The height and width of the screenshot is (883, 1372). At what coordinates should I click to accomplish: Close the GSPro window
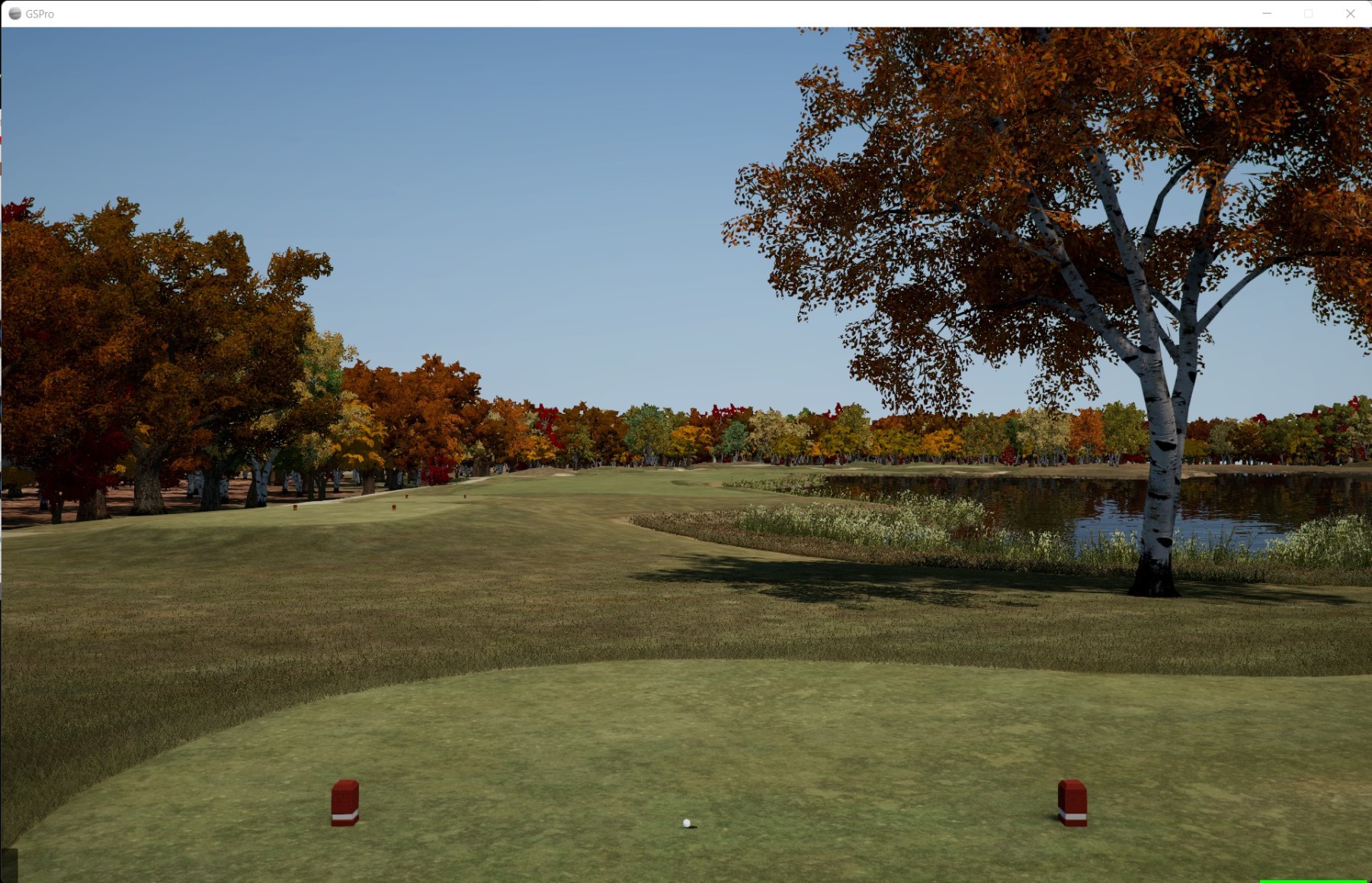point(1350,14)
